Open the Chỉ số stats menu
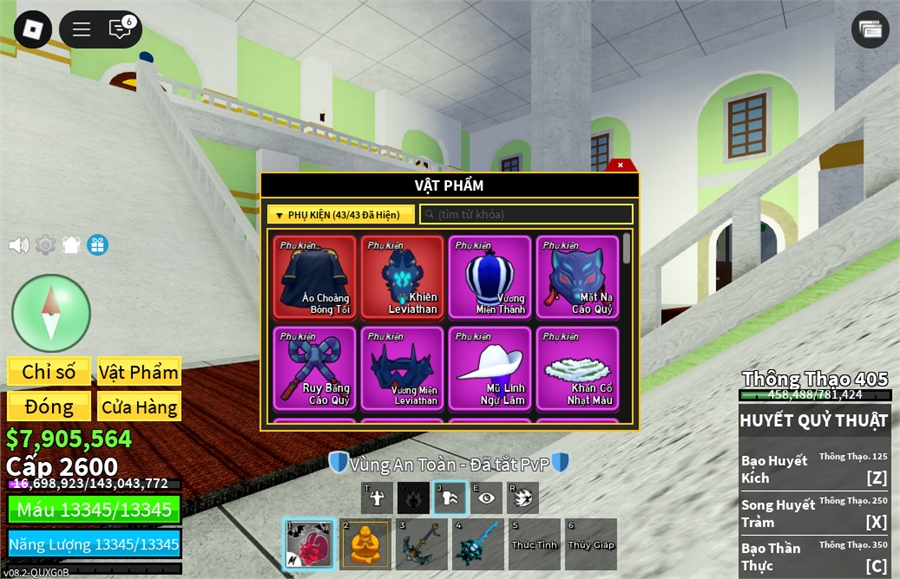Image resolution: width=900 pixels, height=579 pixels. [x=49, y=372]
